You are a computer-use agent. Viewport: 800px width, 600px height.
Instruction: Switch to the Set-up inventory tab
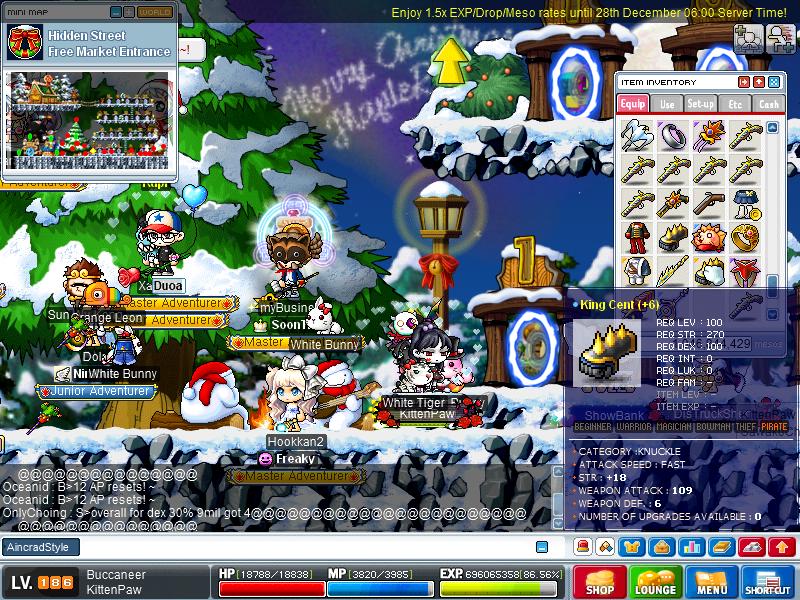pos(701,103)
